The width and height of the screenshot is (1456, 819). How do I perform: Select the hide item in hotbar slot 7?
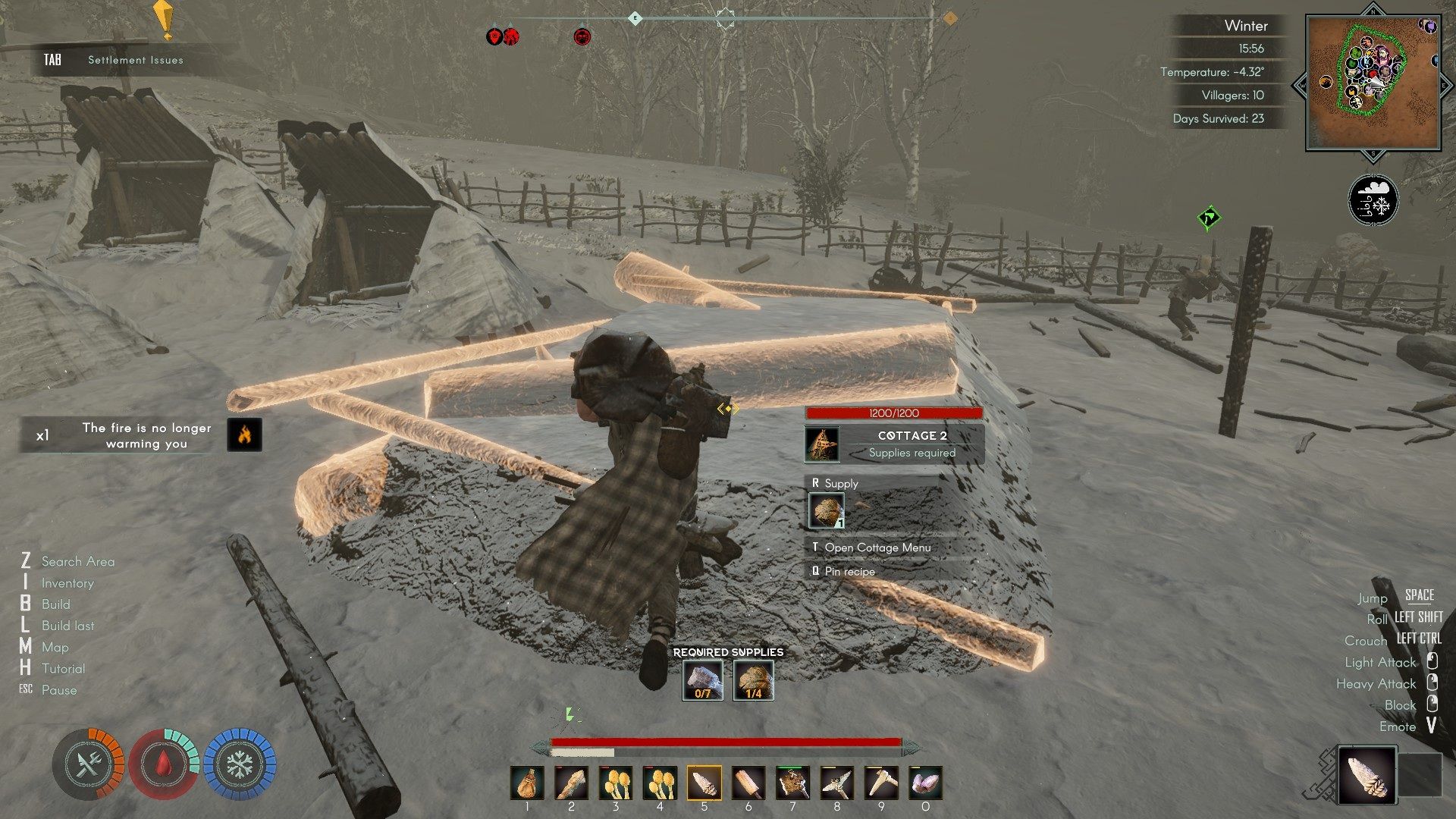[x=792, y=783]
